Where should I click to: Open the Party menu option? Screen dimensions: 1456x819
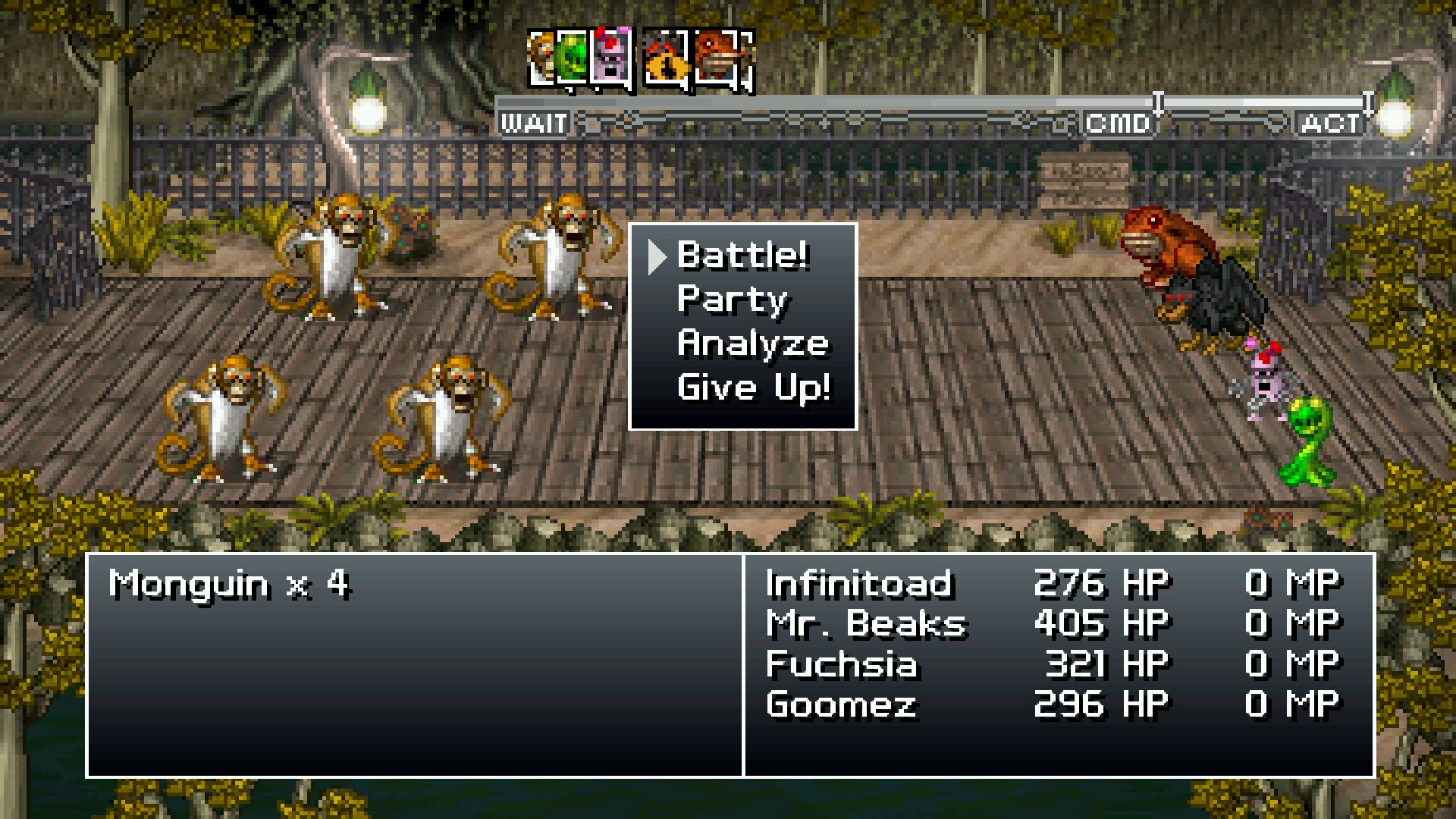(x=733, y=300)
